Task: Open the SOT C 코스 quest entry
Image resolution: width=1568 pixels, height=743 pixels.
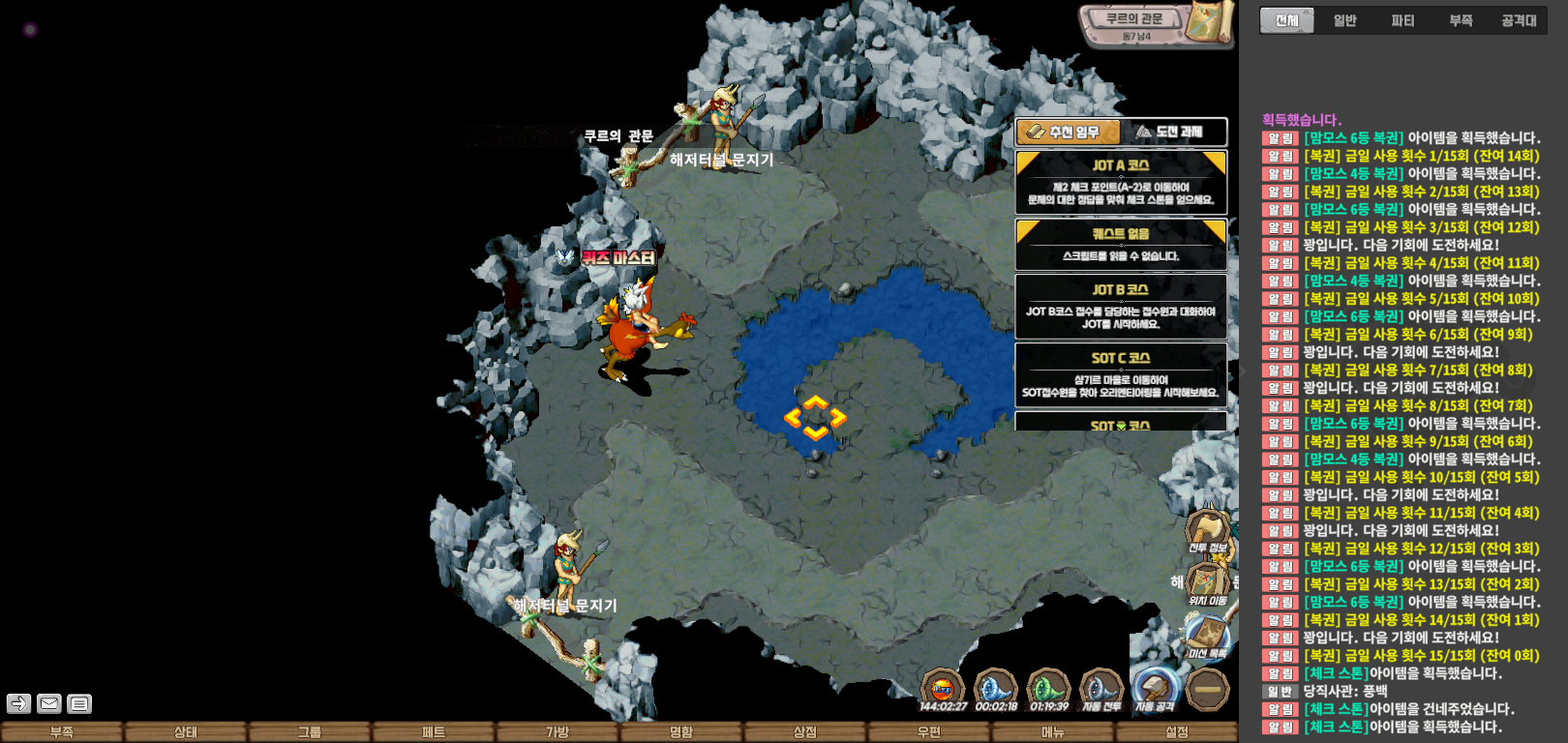Action: pos(1121,375)
